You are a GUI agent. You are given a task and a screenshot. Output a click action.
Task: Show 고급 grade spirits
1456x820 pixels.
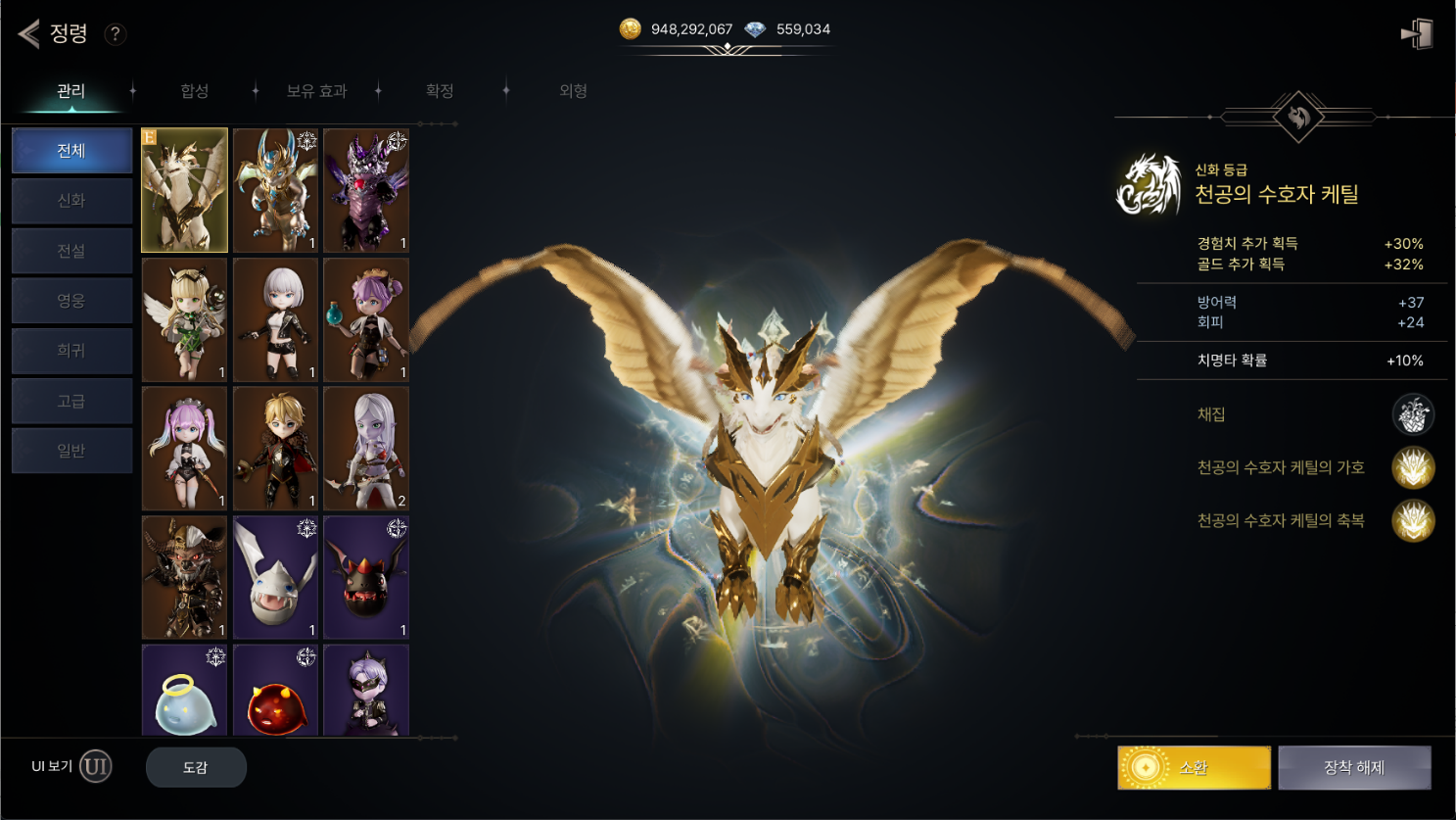(x=71, y=401)
